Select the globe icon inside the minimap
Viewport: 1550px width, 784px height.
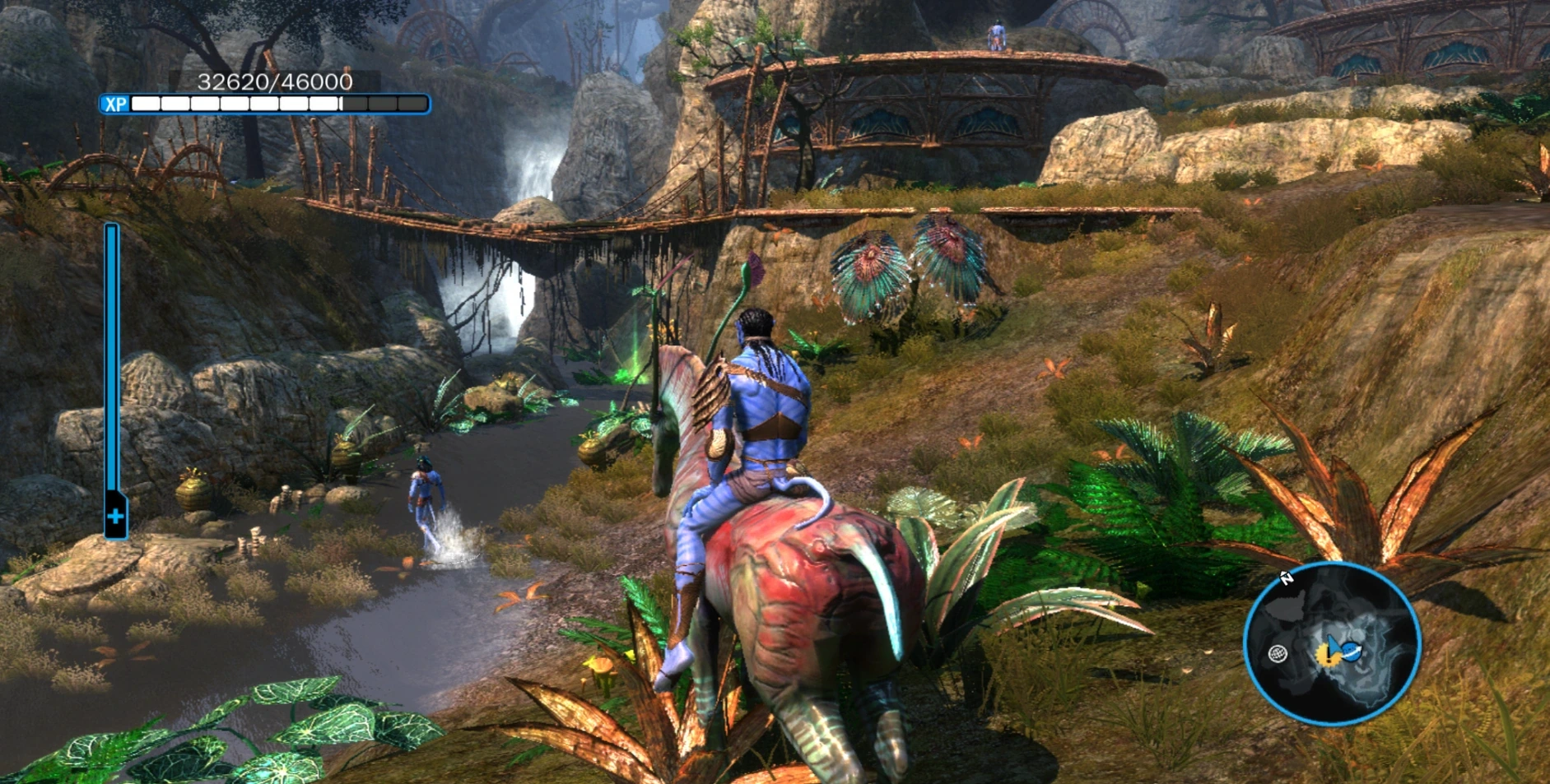click(x=1277, y=654)
